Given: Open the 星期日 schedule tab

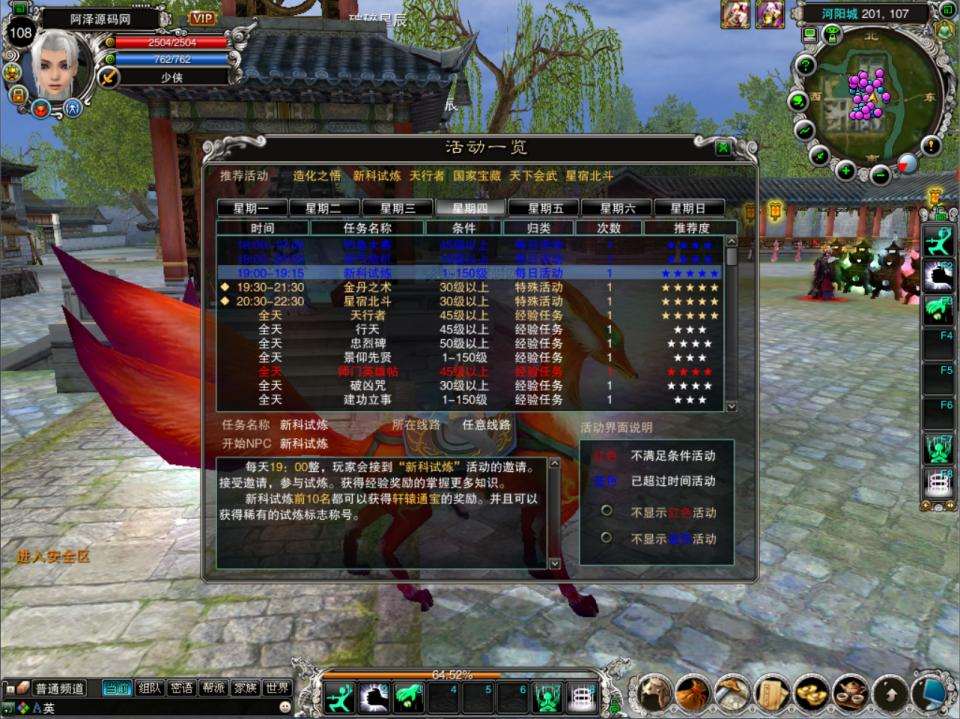Looking at the screenshot, I should coord(689,208).
